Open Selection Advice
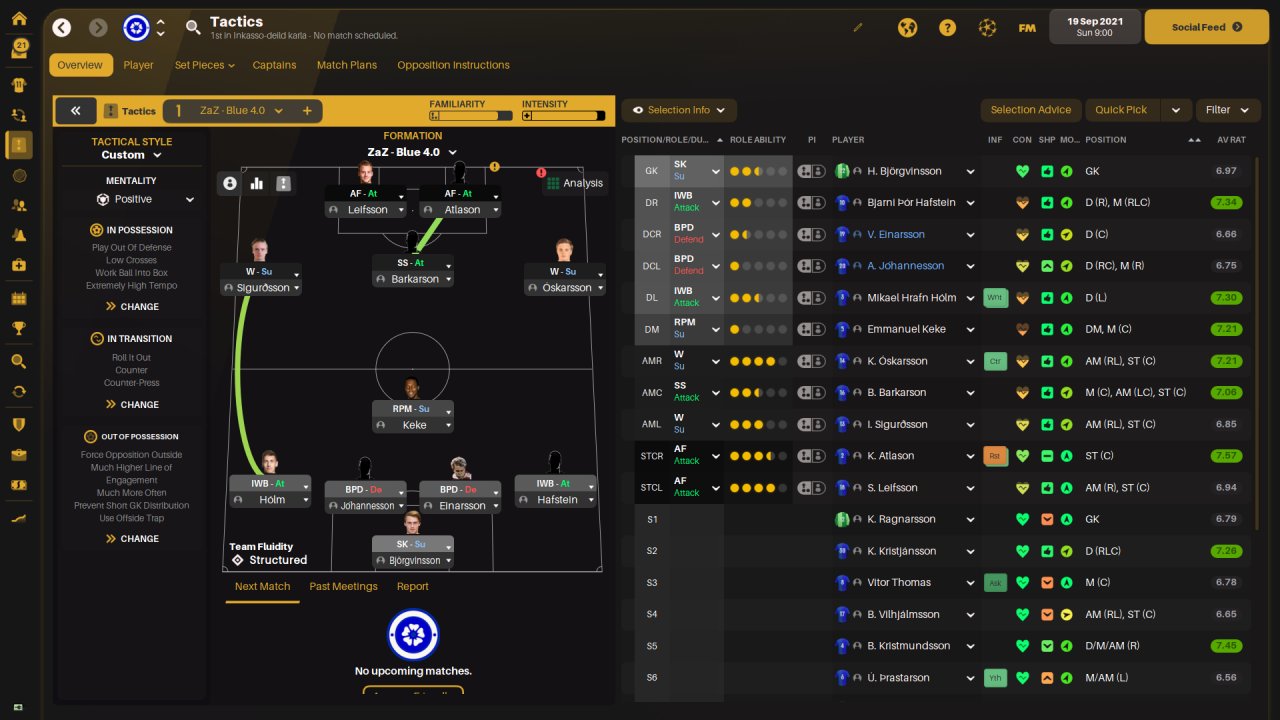Image resolution: width=1280 pixels, height=720 pixels. (x=1030, y=110)
